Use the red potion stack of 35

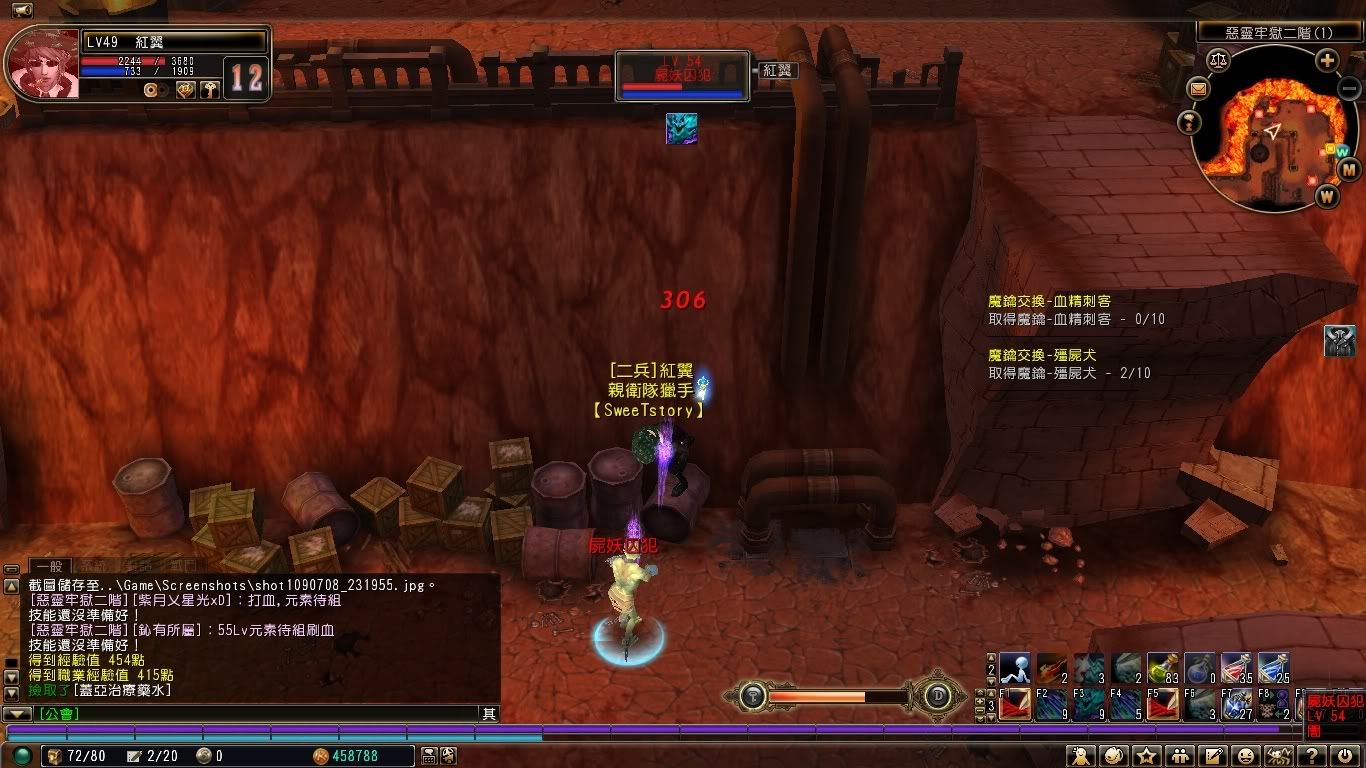click(x=1236, y=668)
